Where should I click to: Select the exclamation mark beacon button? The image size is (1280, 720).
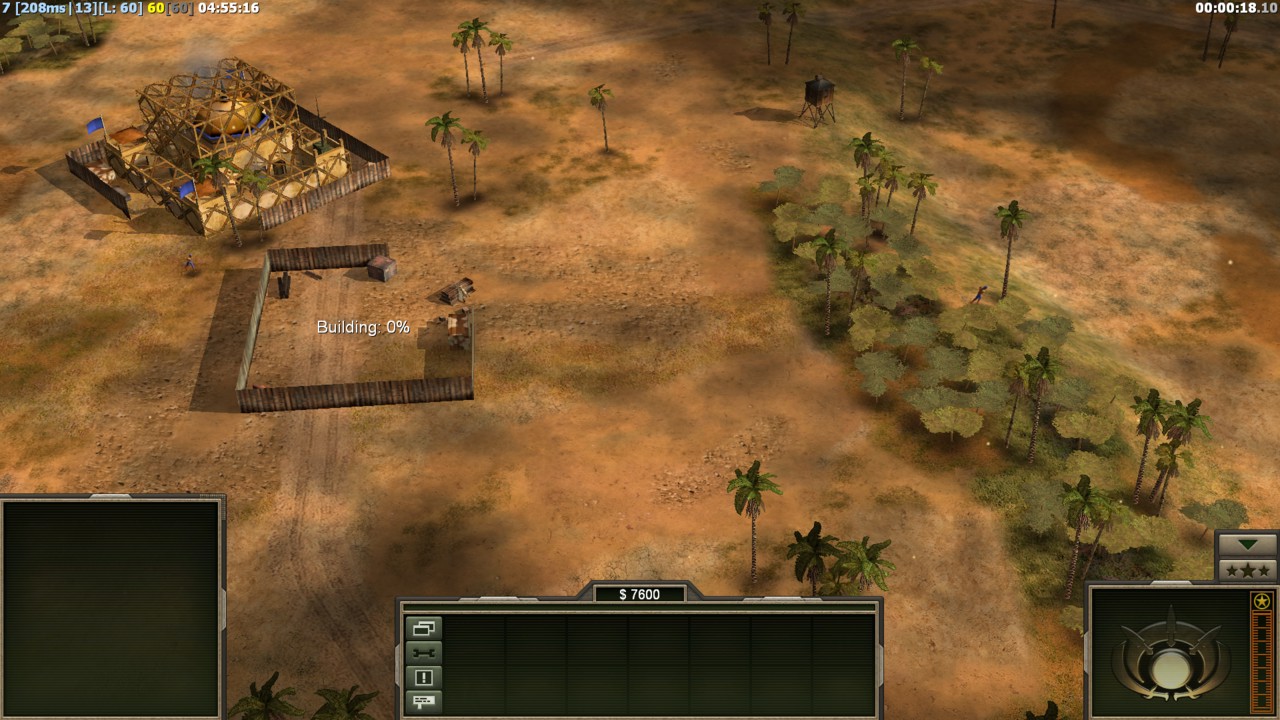pyautogui.click(x=423, y=677)
